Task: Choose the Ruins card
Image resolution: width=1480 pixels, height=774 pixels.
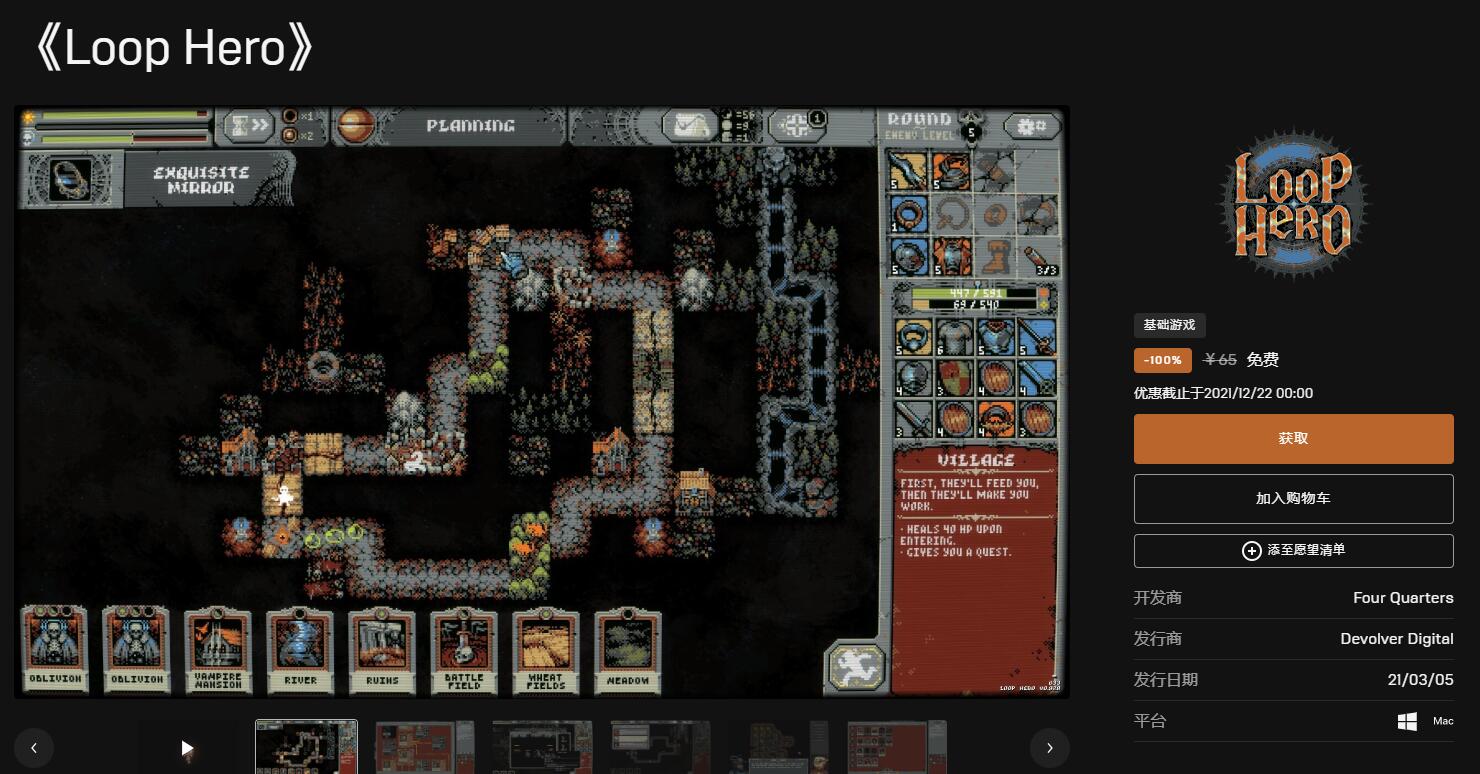Action: coord(382,649)
